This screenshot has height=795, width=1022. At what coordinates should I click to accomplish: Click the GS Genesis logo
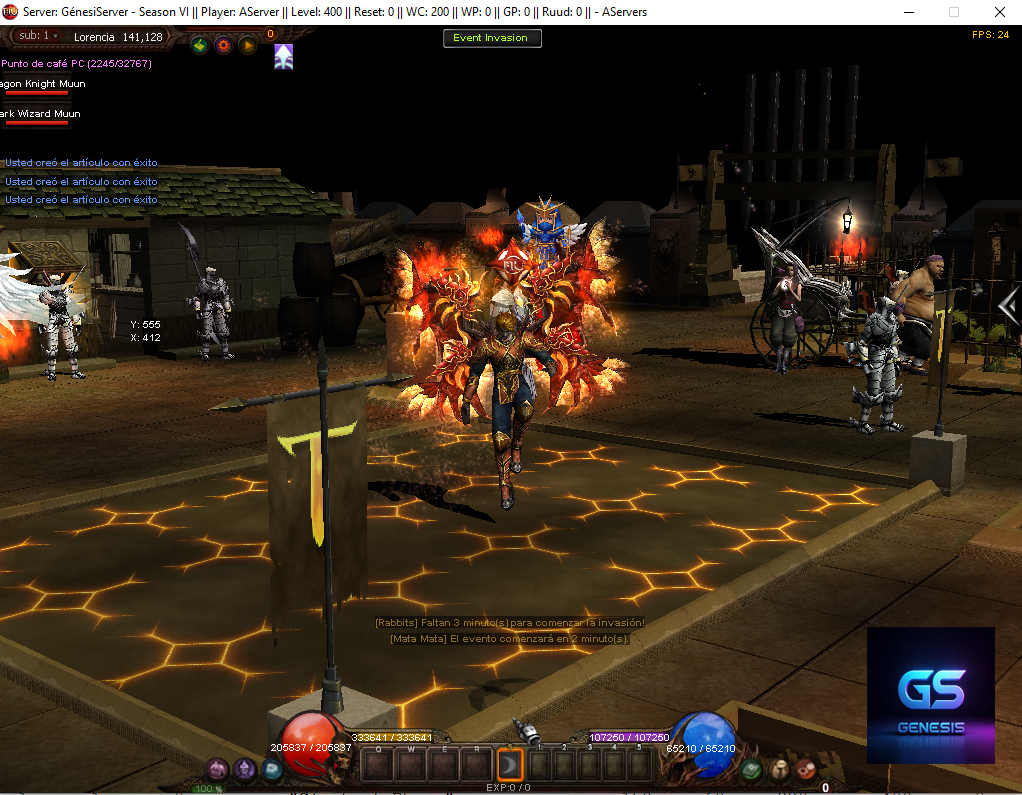tap(930, 695)
